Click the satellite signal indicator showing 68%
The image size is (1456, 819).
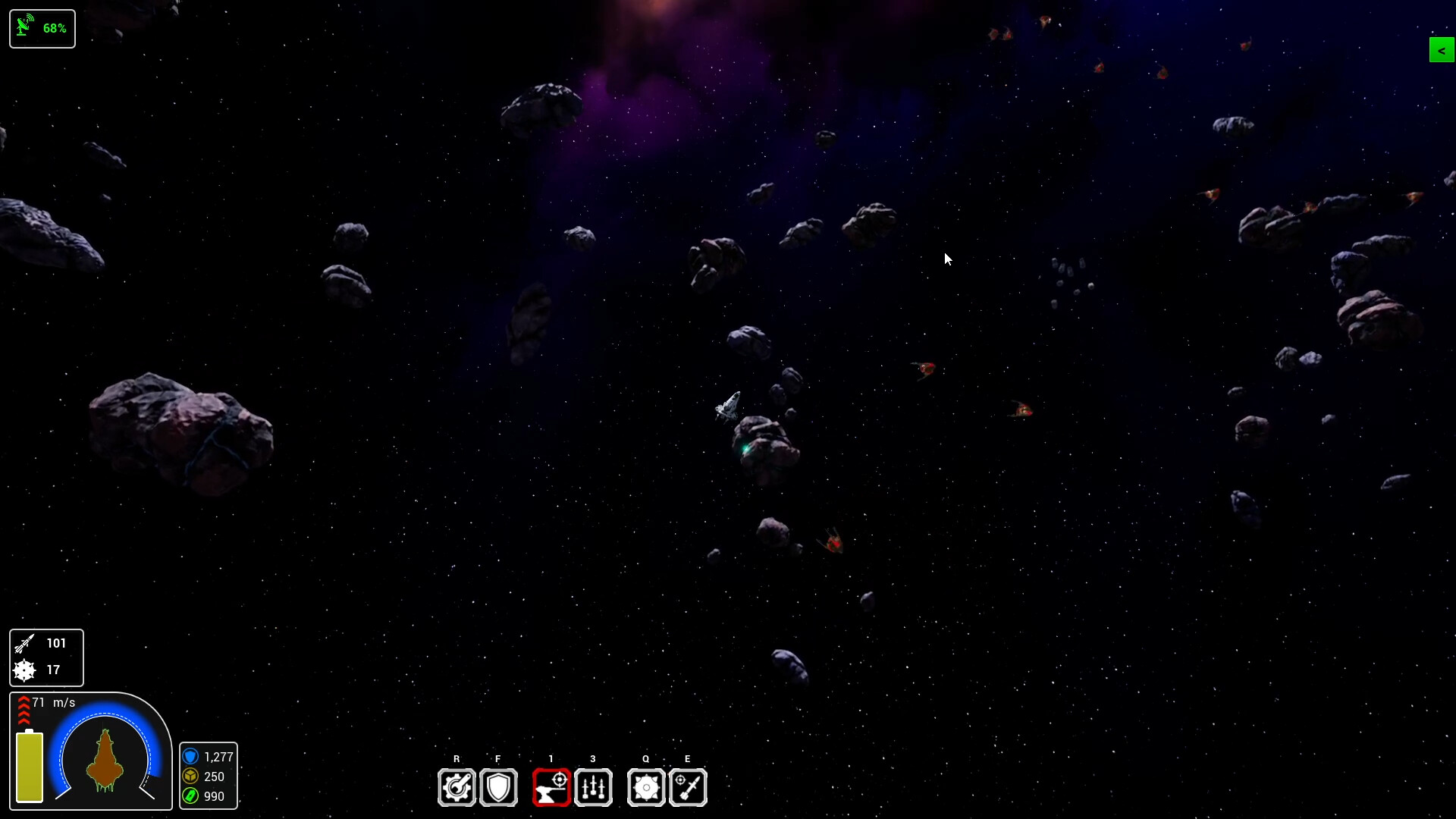42,28
